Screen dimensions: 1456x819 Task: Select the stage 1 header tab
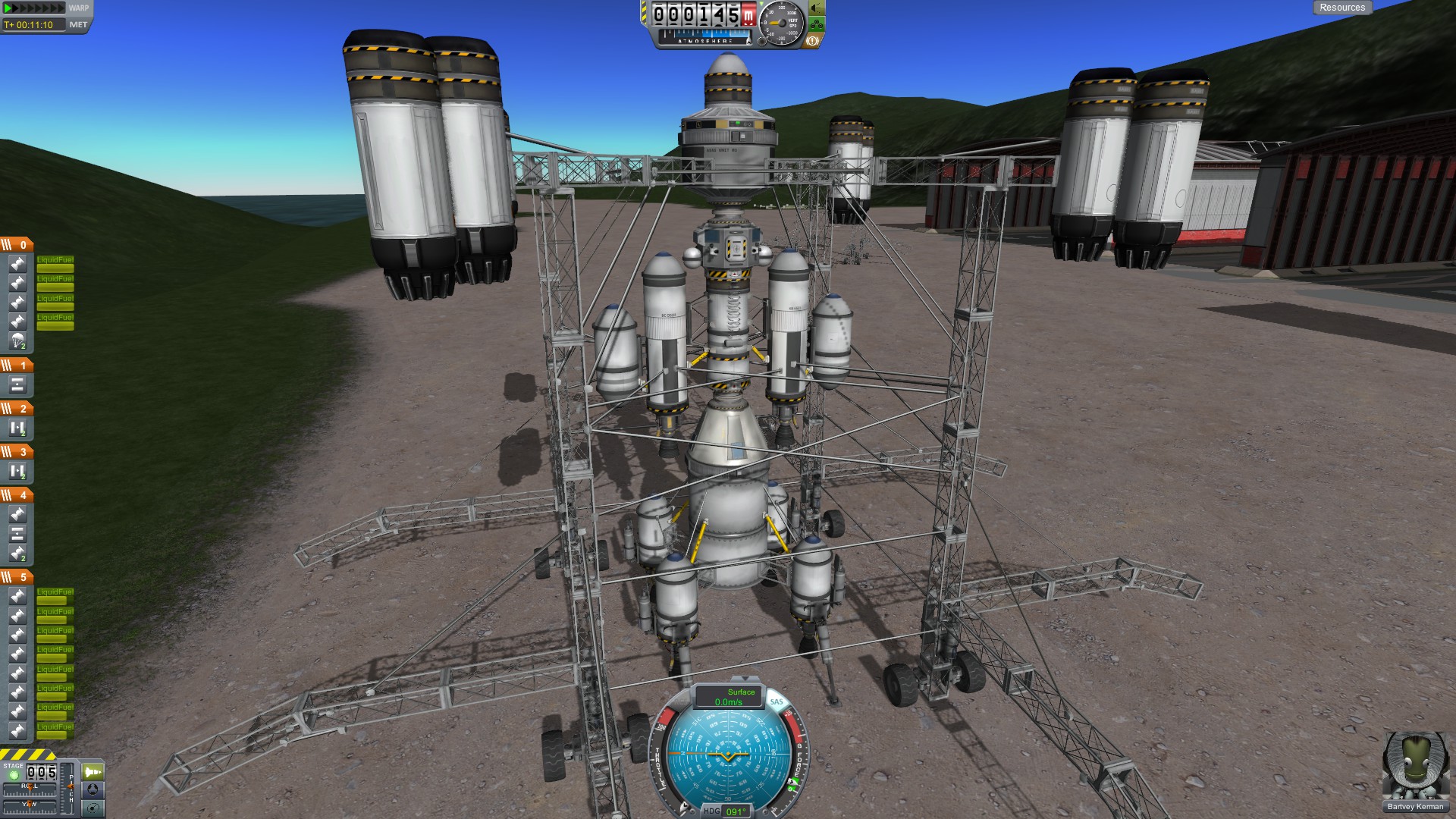click(17, 366)
